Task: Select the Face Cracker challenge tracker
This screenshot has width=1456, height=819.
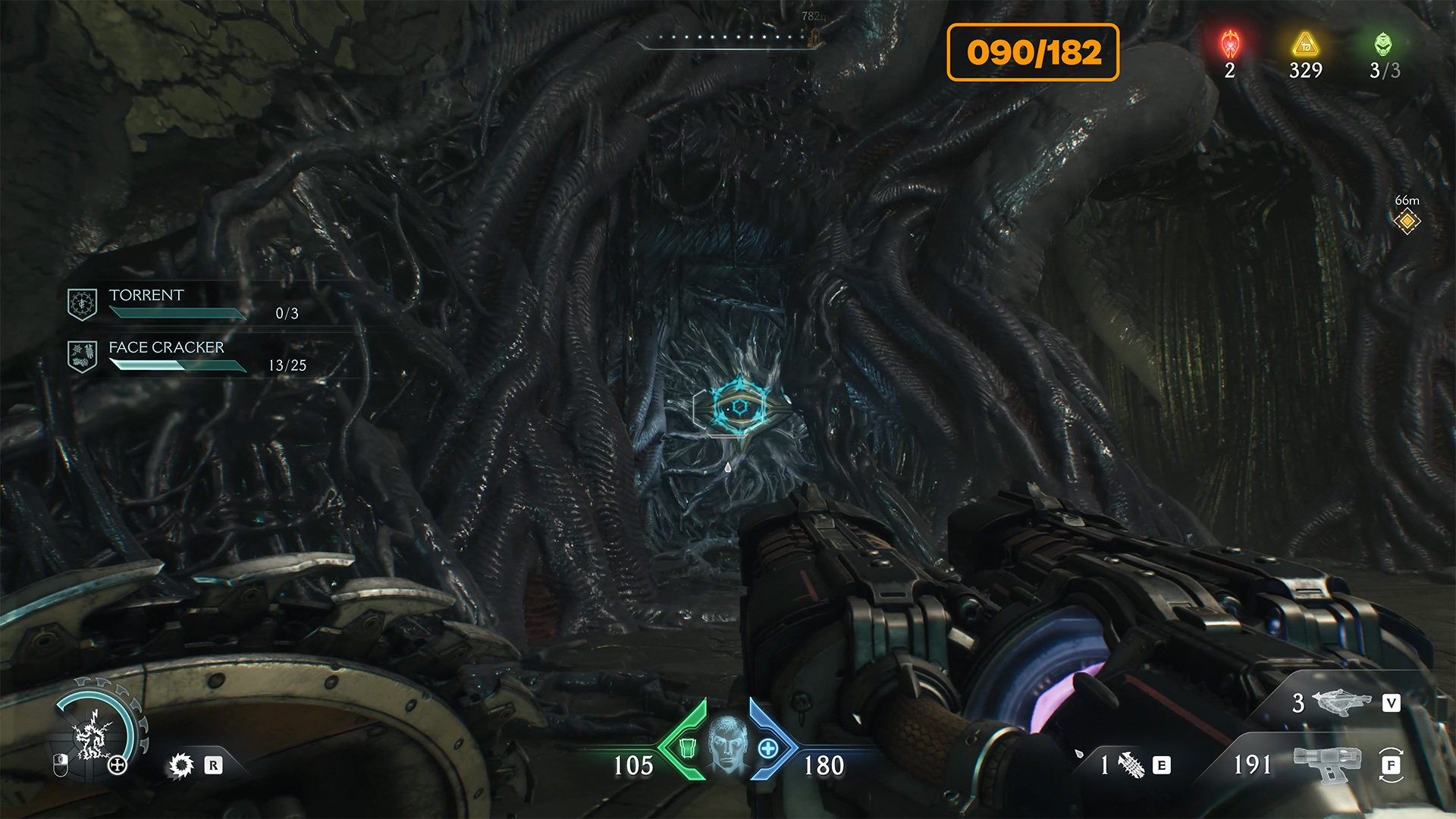Action: tap(186, 356)
